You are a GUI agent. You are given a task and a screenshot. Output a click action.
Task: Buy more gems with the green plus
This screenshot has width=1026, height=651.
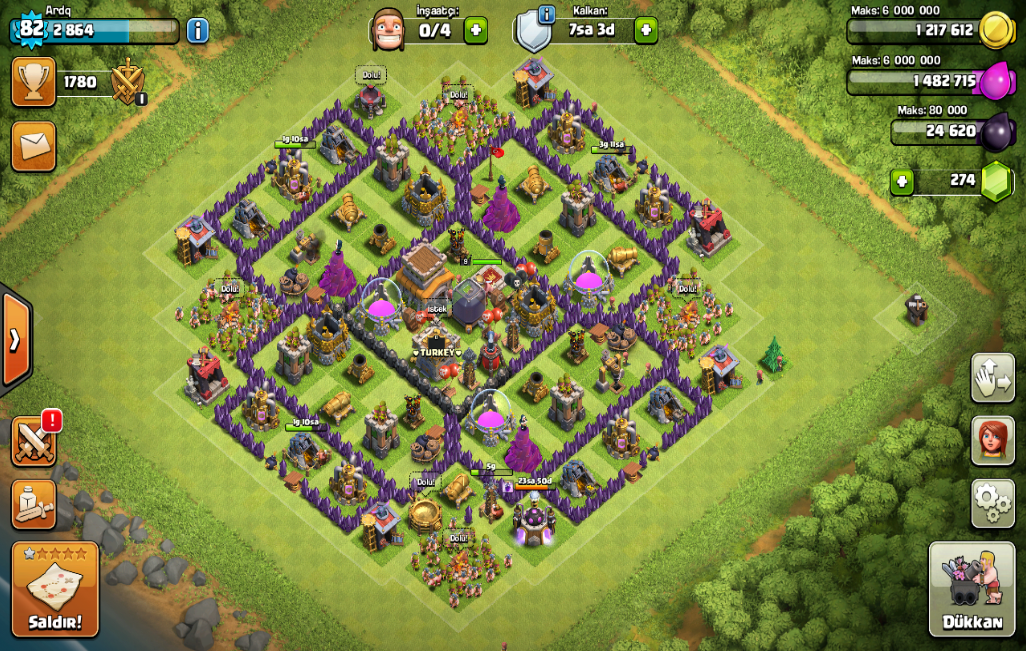click(x=903, y=182)
